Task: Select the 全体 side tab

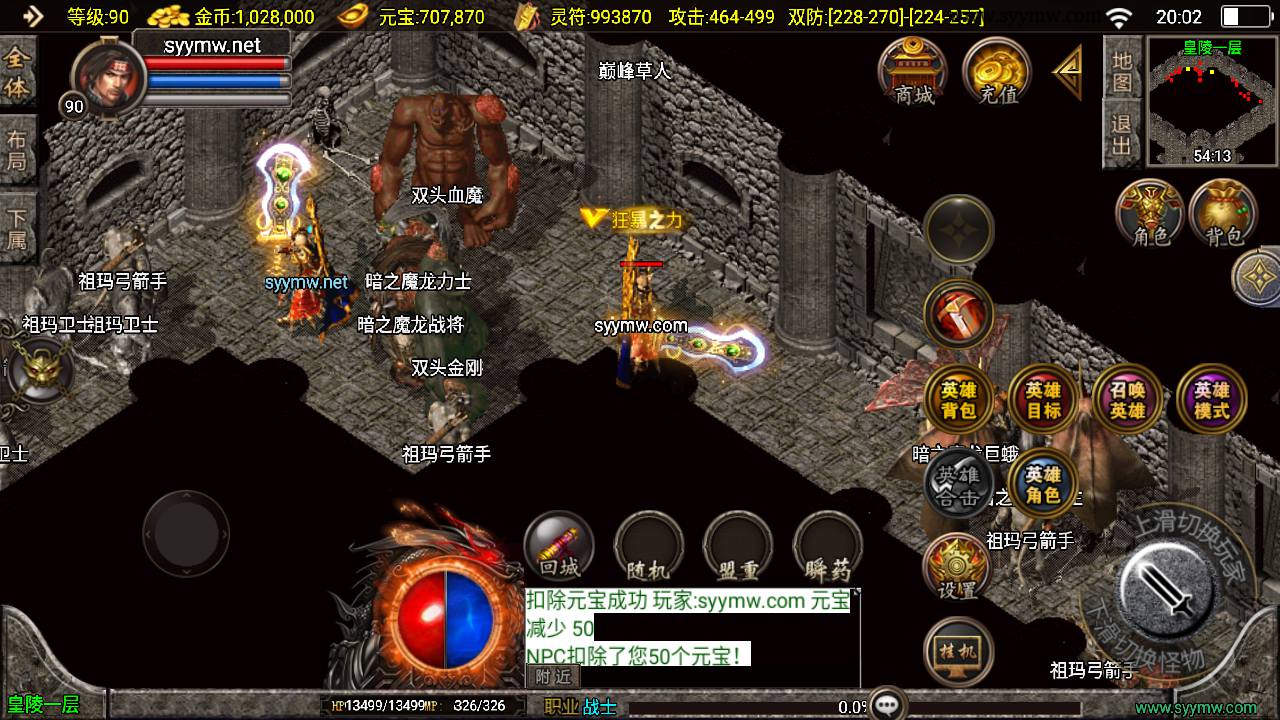Action: tap(17, 72)
